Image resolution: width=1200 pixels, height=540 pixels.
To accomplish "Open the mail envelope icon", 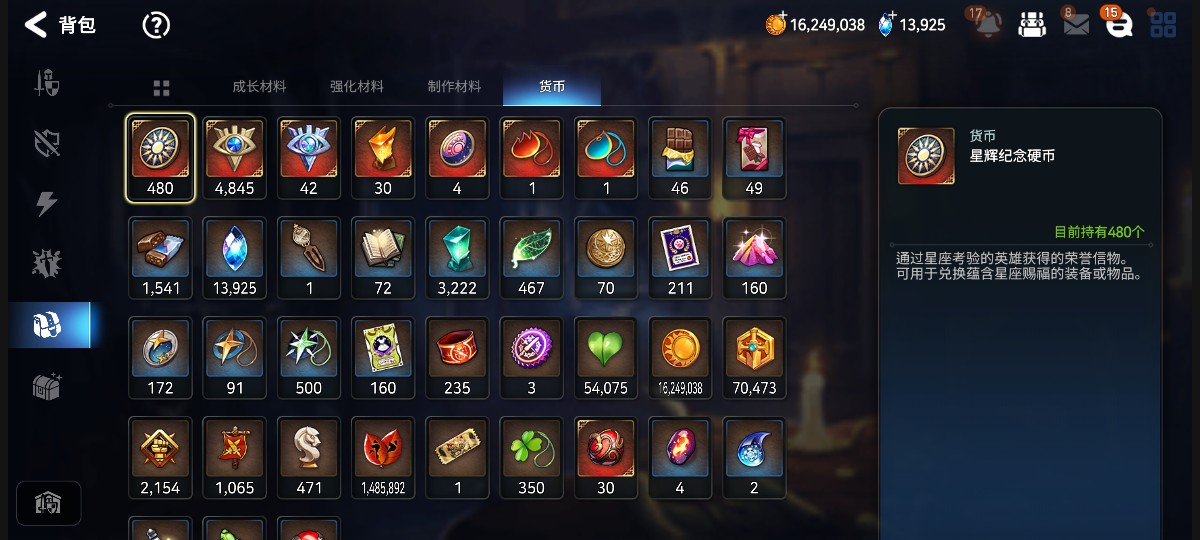I will click(1076, 25).
